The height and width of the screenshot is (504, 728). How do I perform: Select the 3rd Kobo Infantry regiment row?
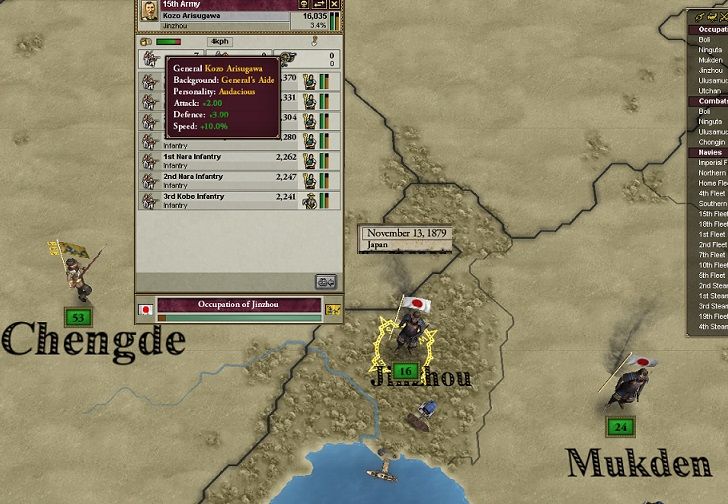click(x=240, y=200)
